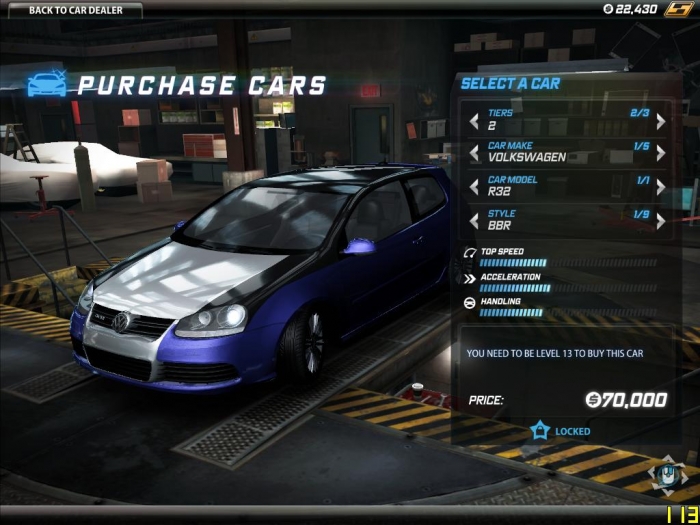Select next tier with right arrow
This screenshot has height=525, width=700.
[x=661, y=121]
